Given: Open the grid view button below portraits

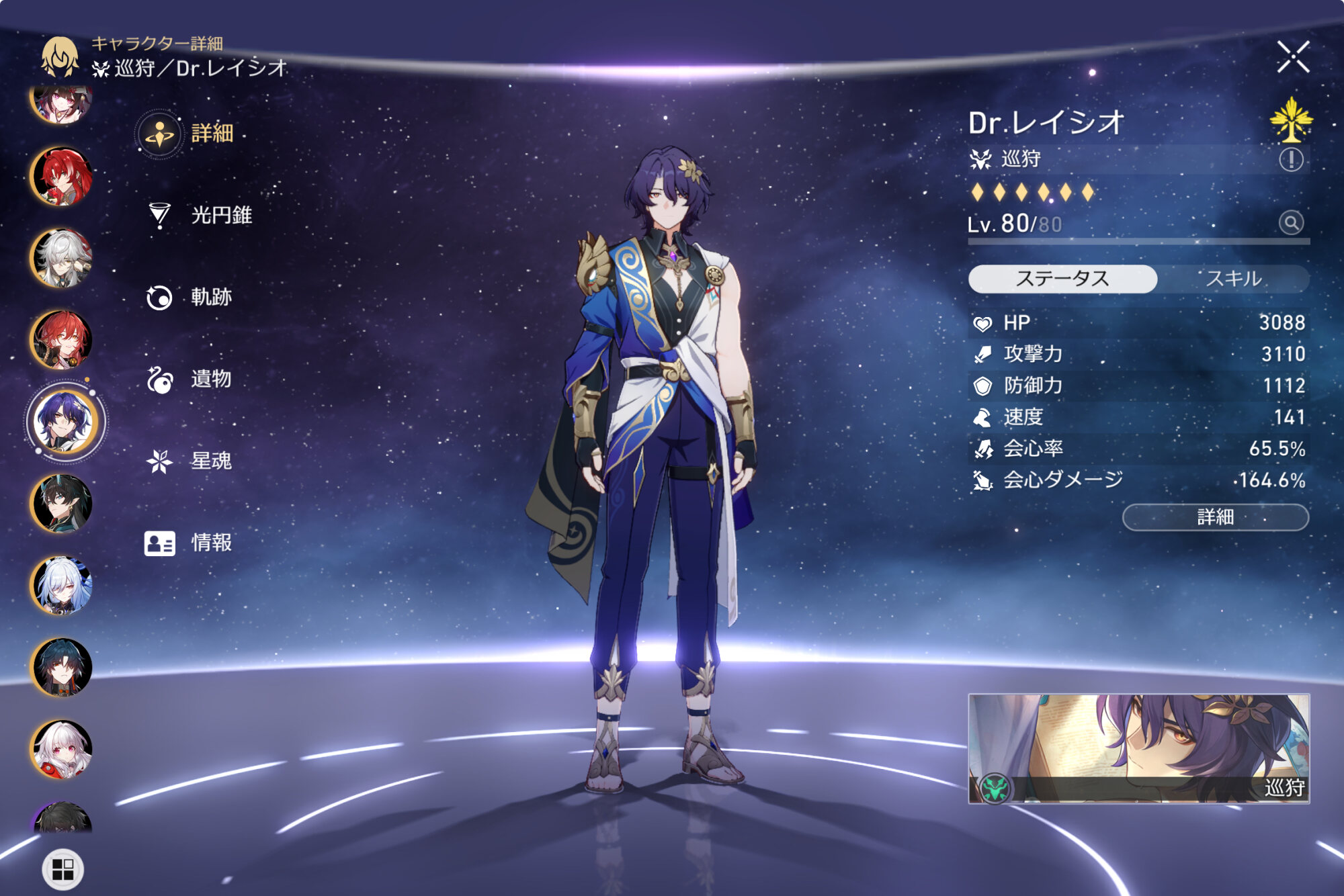Looking at the screenshot, I should click(62, 869).
